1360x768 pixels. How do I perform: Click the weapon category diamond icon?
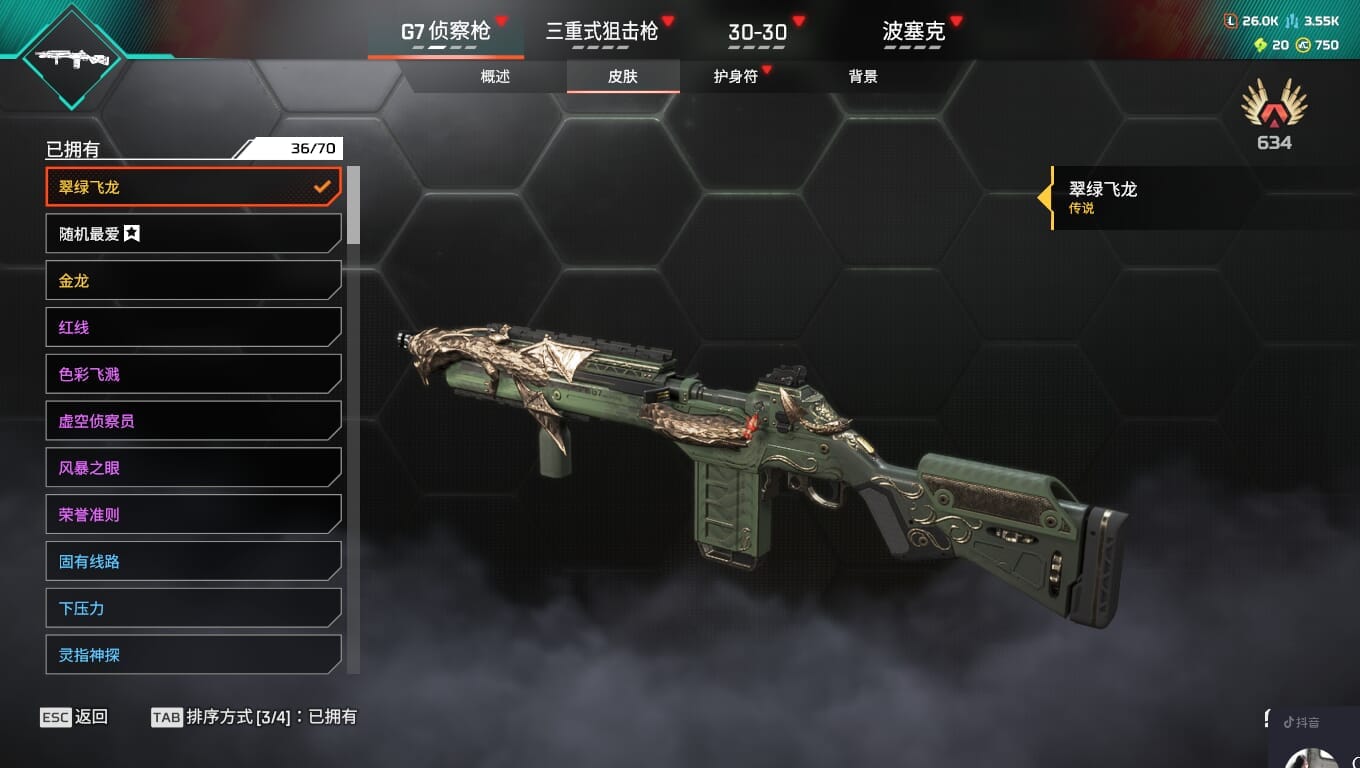[x=71, y=57]
